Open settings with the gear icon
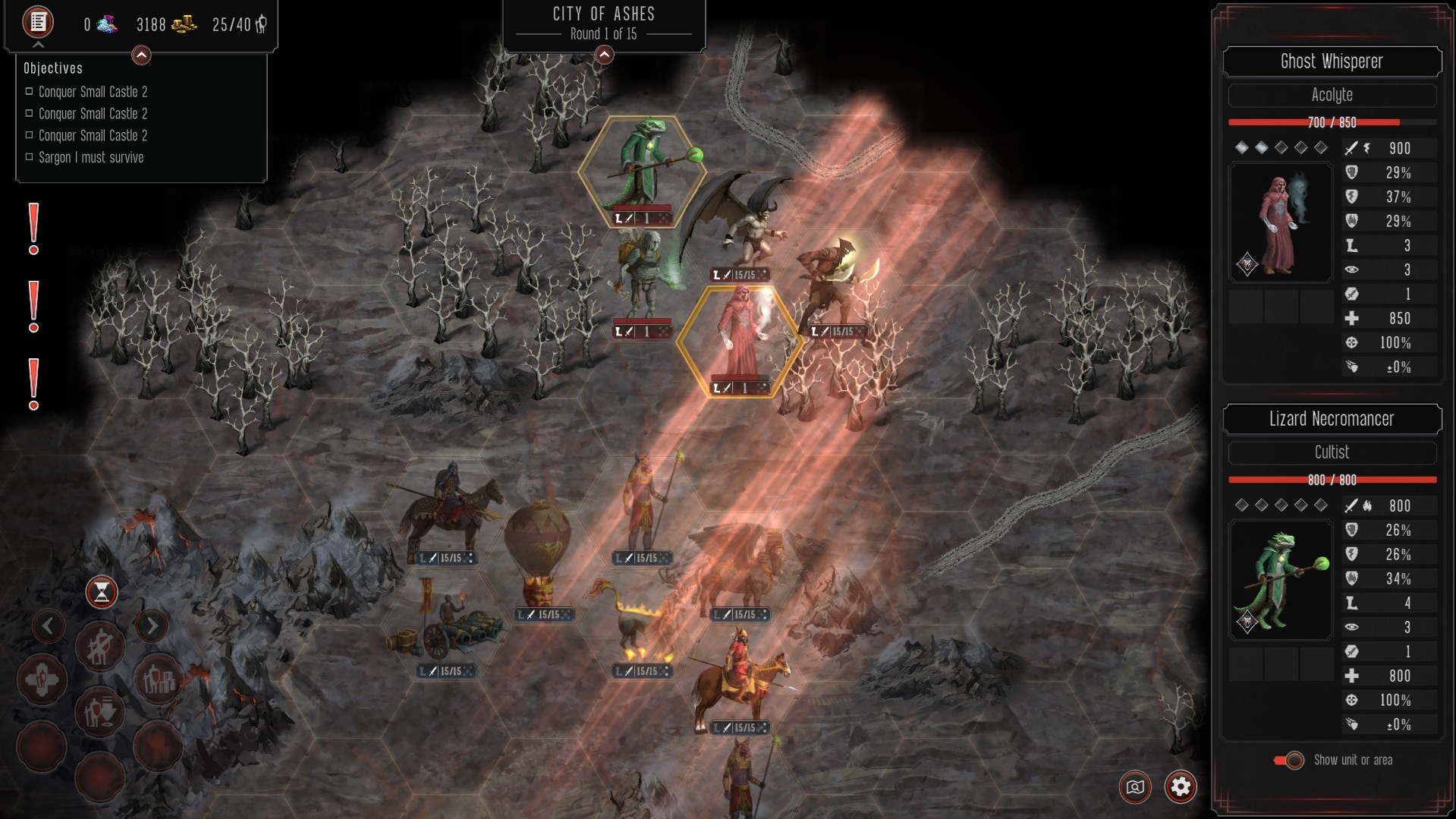The image size is (1456, 819). click(1181, 786)
